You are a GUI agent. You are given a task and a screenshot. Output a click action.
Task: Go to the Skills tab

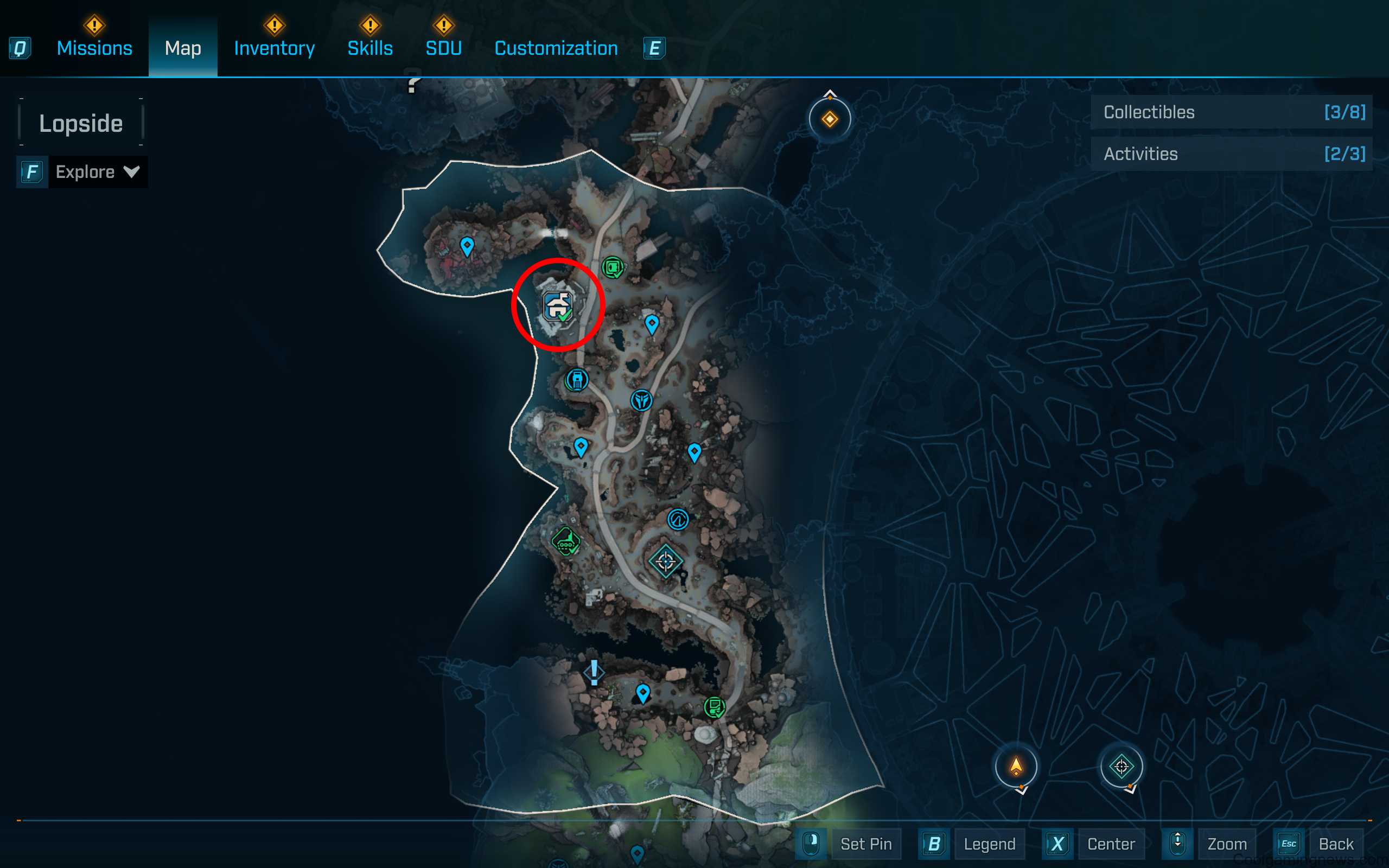[x=369, y=48]
